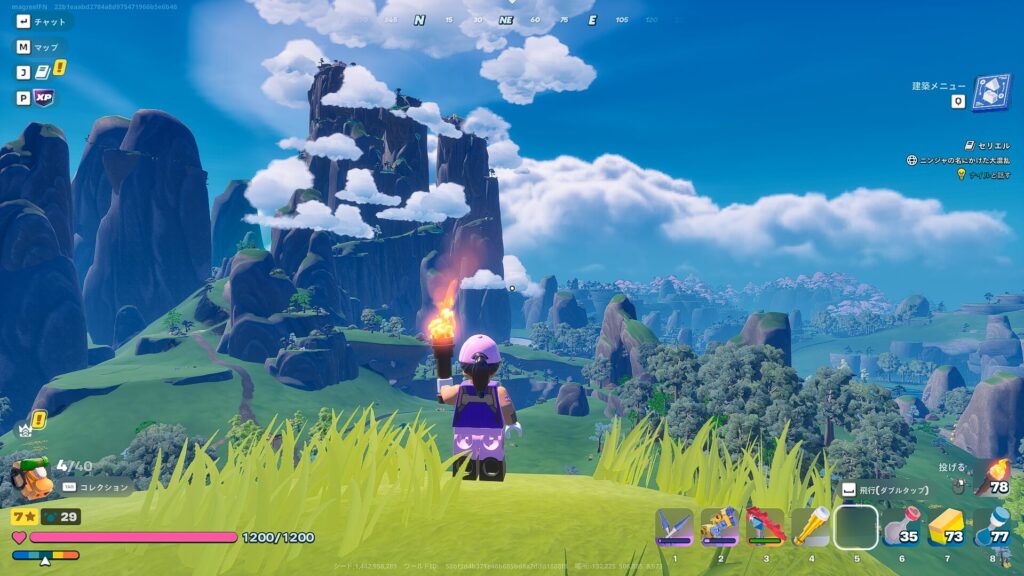Select the red spiked sword slot
The image size is (1024, 576).
pos(765,527)
